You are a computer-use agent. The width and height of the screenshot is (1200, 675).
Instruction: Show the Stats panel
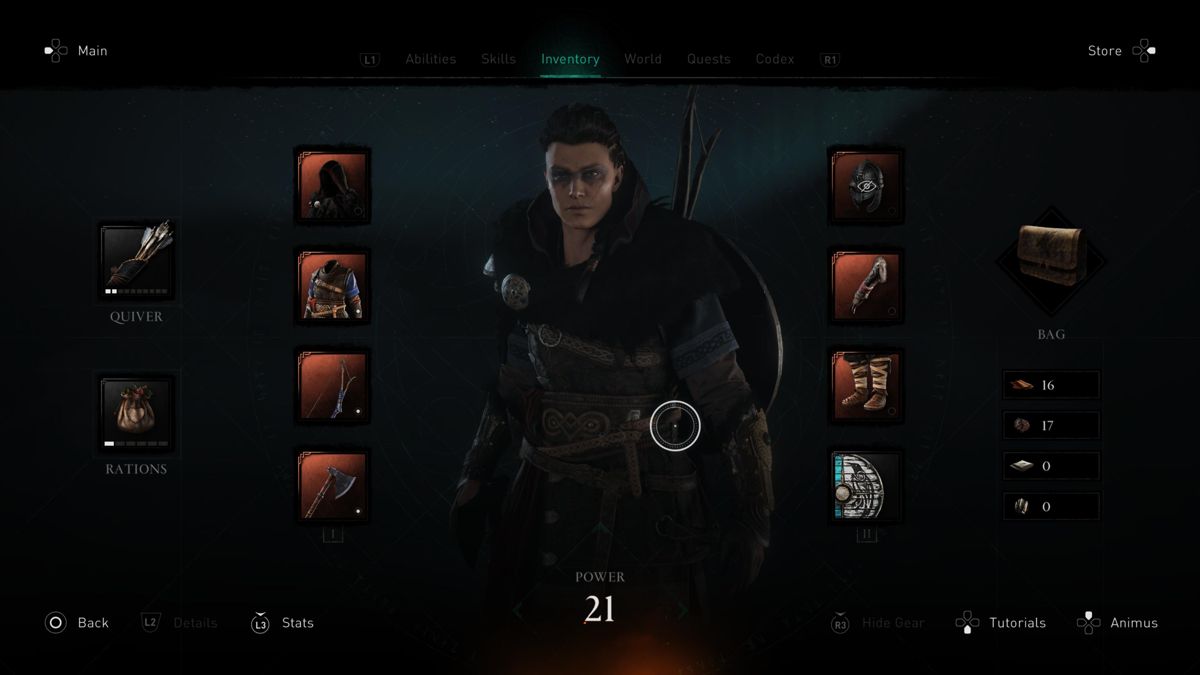pyautogui.click(x=297, y=623)
